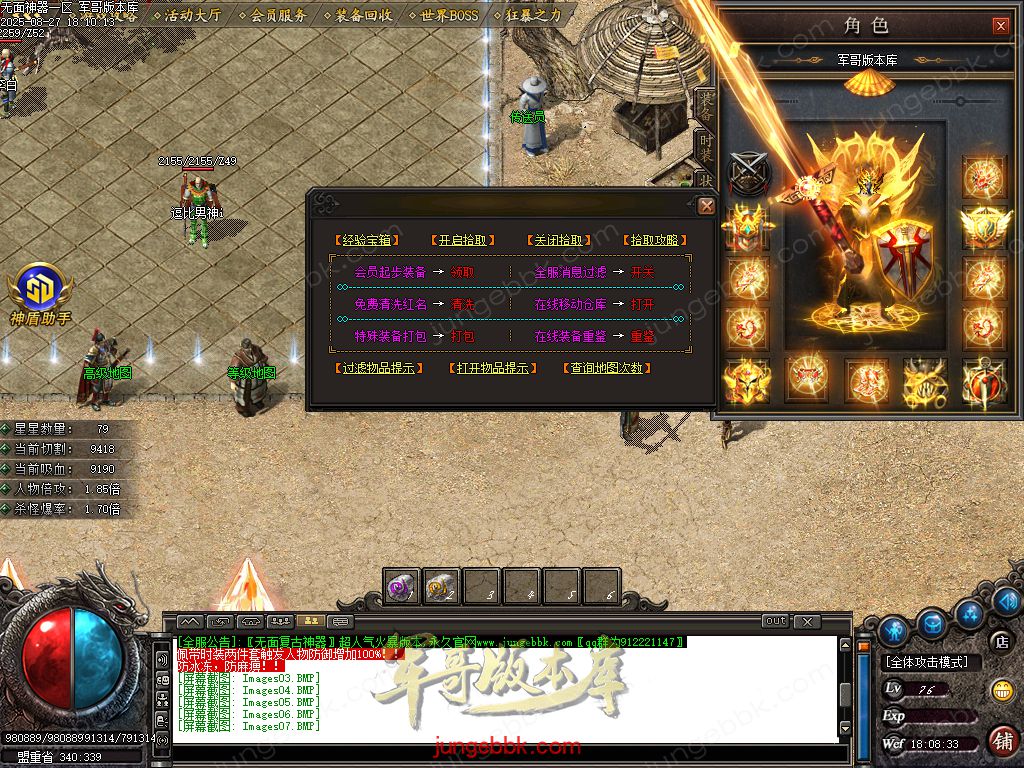Launch the 神盾助手 shield helper icon
This screenshot has width=1024, height=768.
[40, 290]
